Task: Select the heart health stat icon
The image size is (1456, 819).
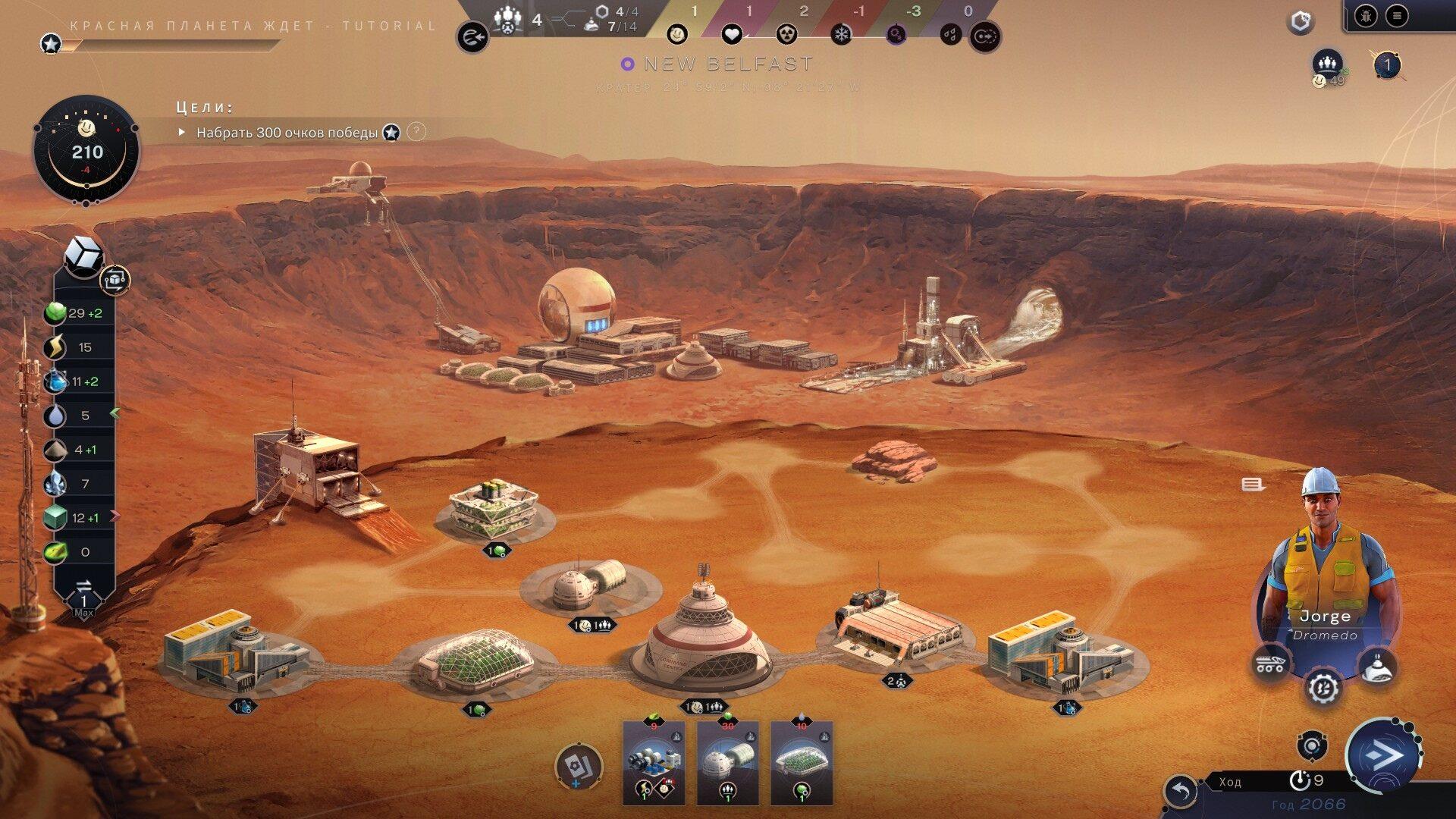Action: tap(731, 34)
